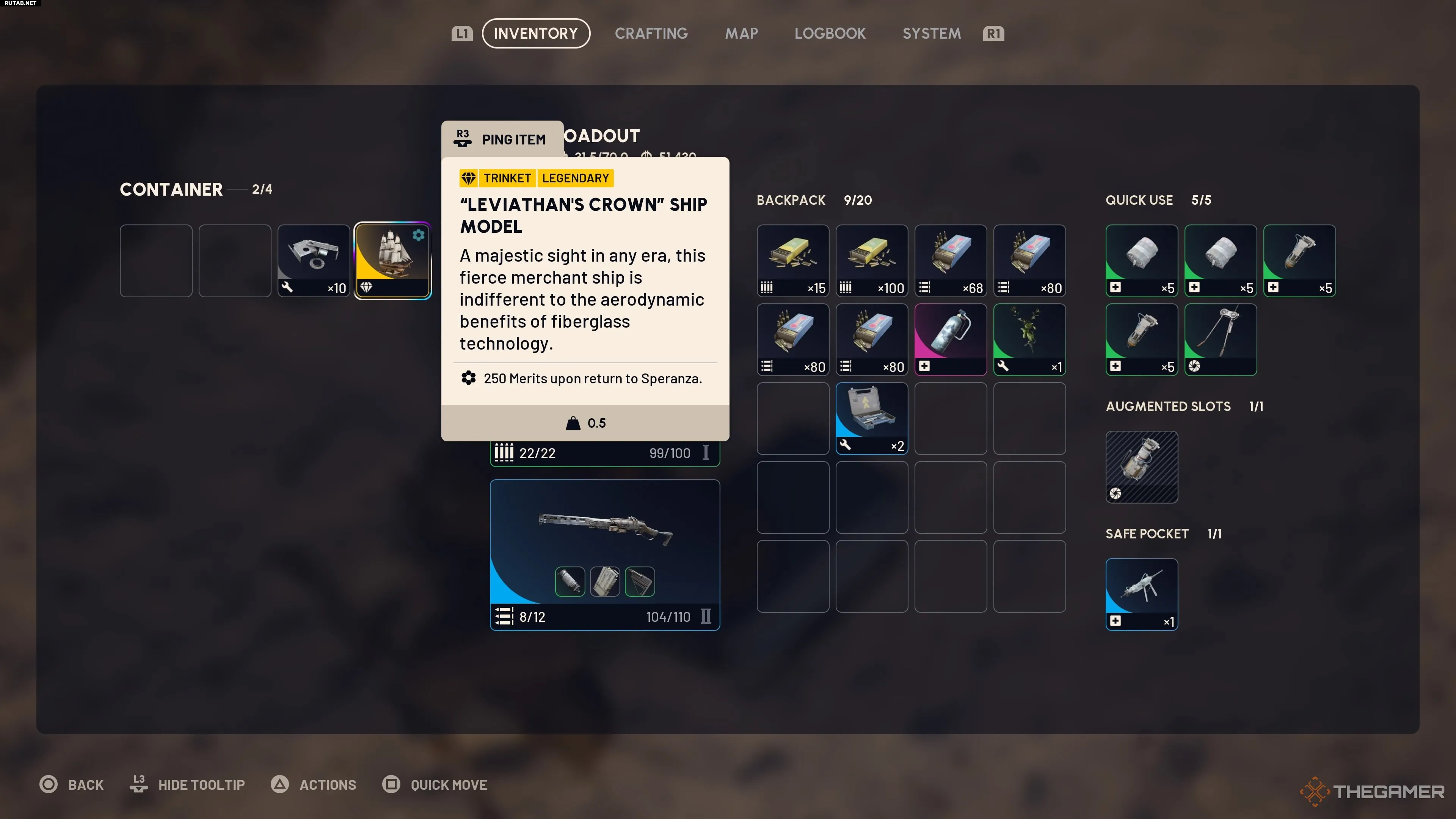Select the green plant item slot
The width and height of the screenshot is (1456, 819).
click(1029, 339)
